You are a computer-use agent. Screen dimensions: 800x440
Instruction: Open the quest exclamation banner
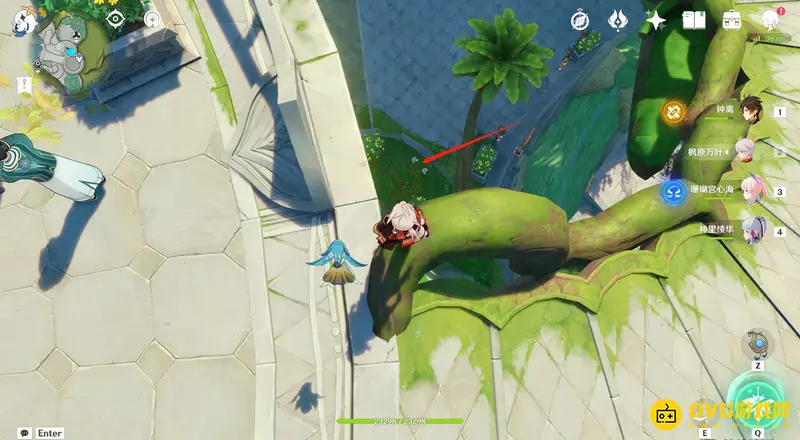coord(24,86)
